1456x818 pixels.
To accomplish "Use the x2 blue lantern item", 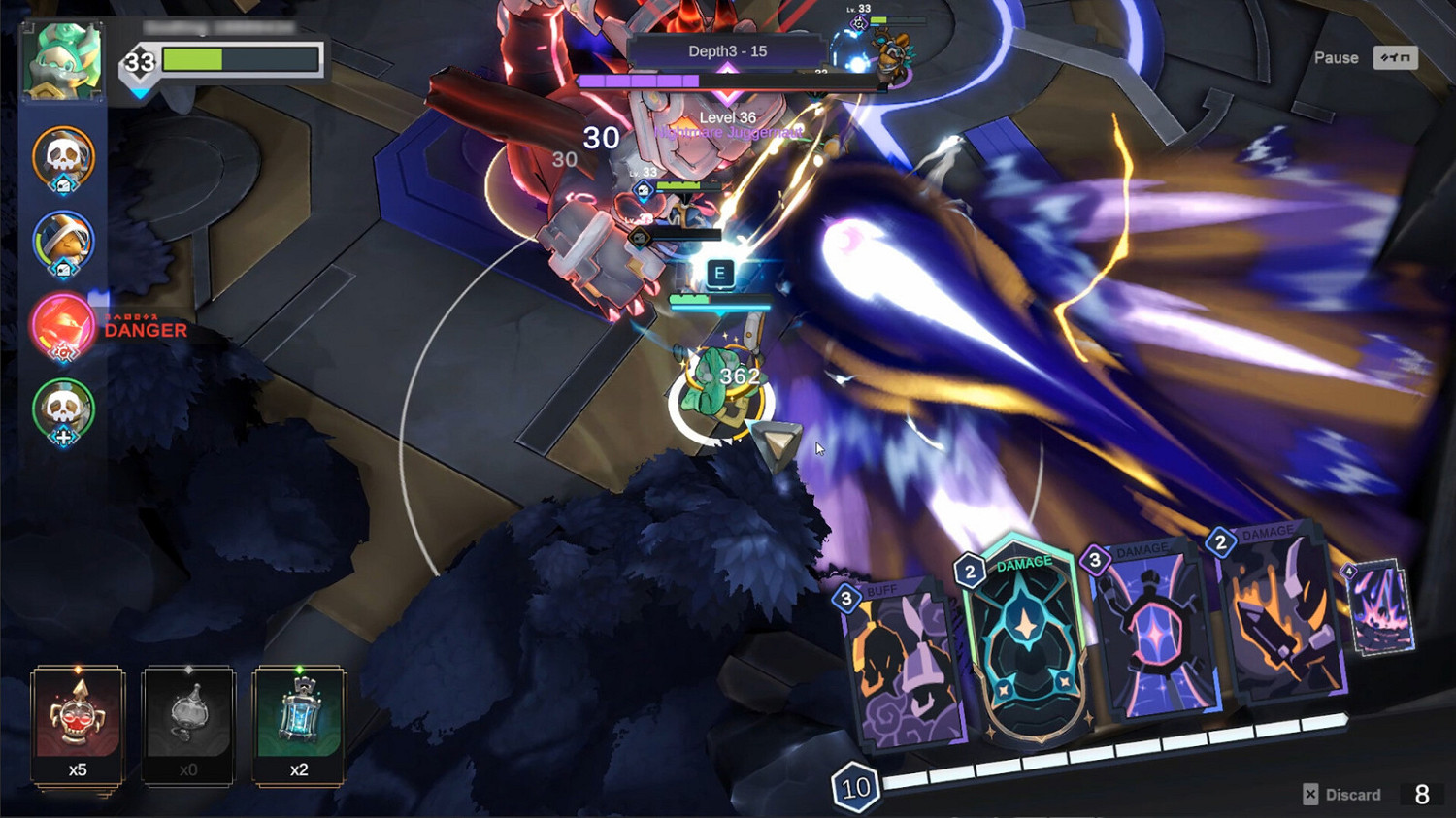I will pos(298,718).
